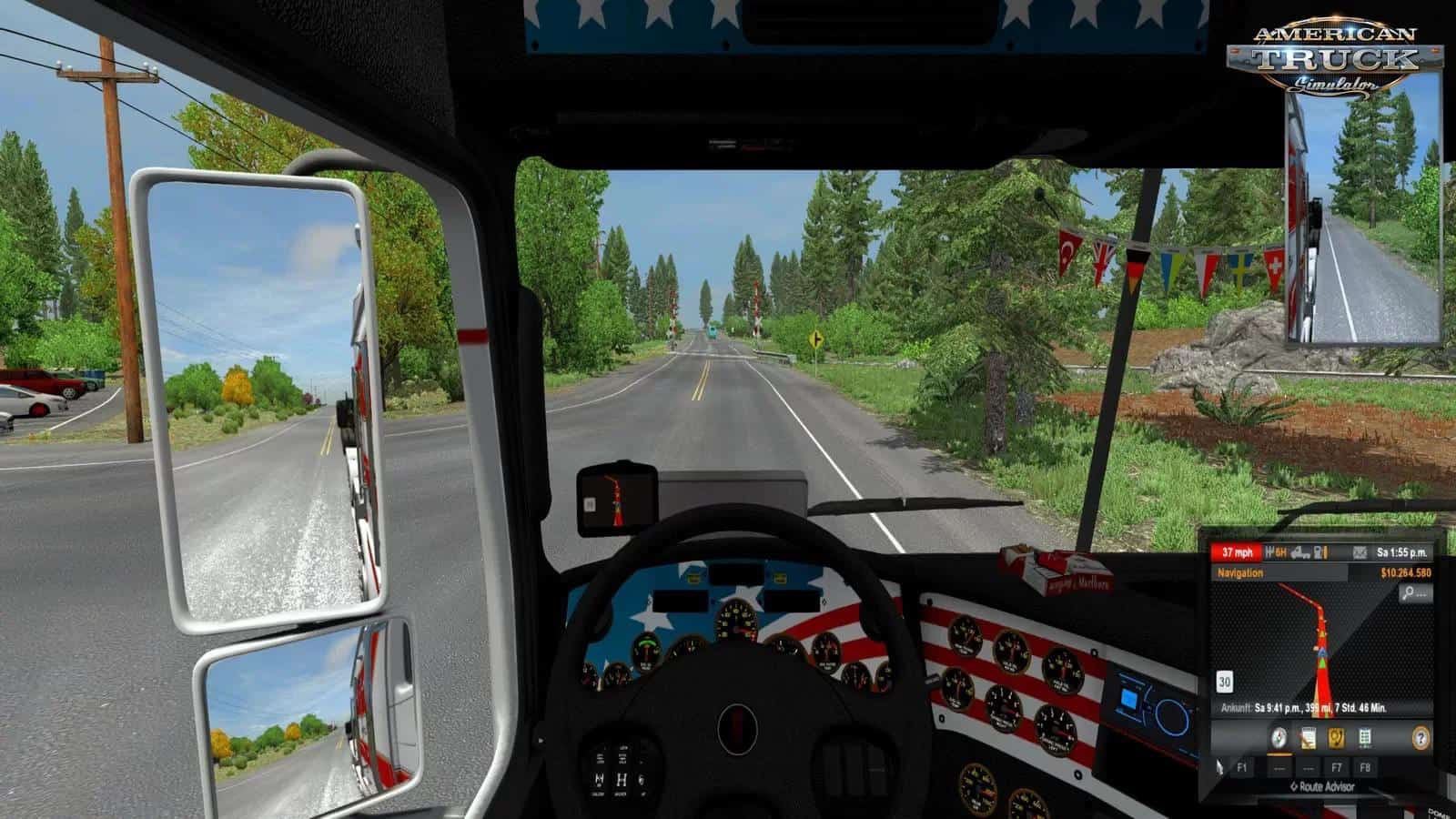Open the mail envelope icon in Route Advisor
The image size is (1456, 819).
point(1359,552)
